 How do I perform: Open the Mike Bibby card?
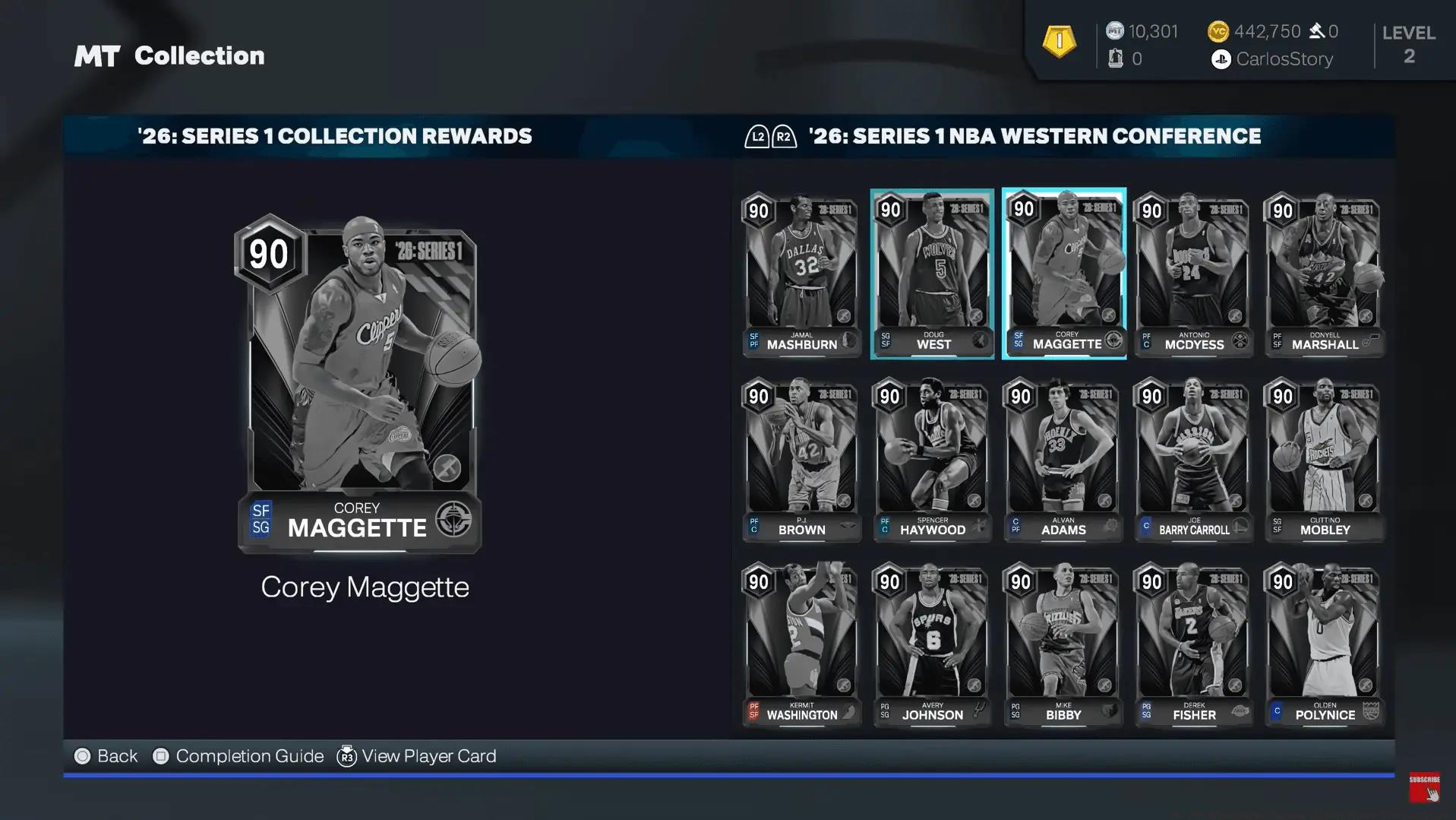(1063, 644)
